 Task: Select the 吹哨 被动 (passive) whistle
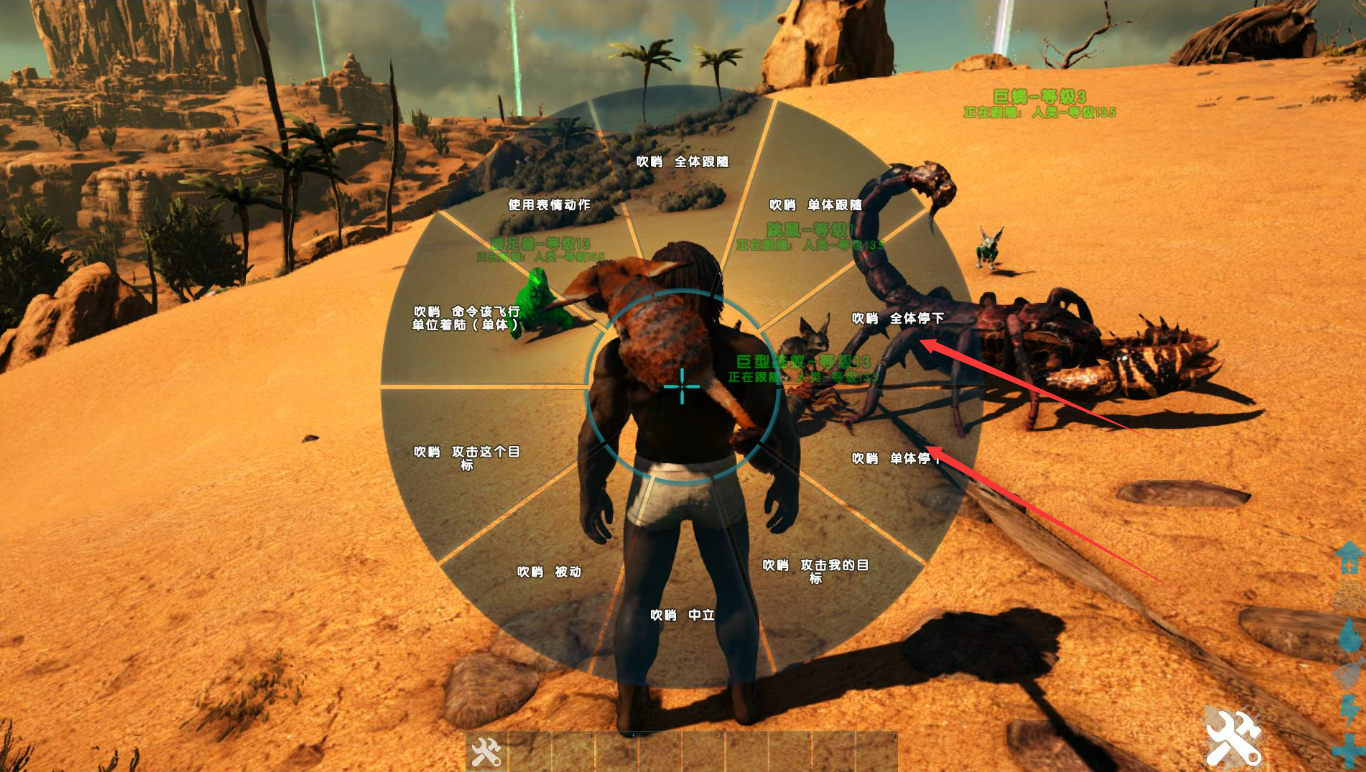click(x=548, y=572)
